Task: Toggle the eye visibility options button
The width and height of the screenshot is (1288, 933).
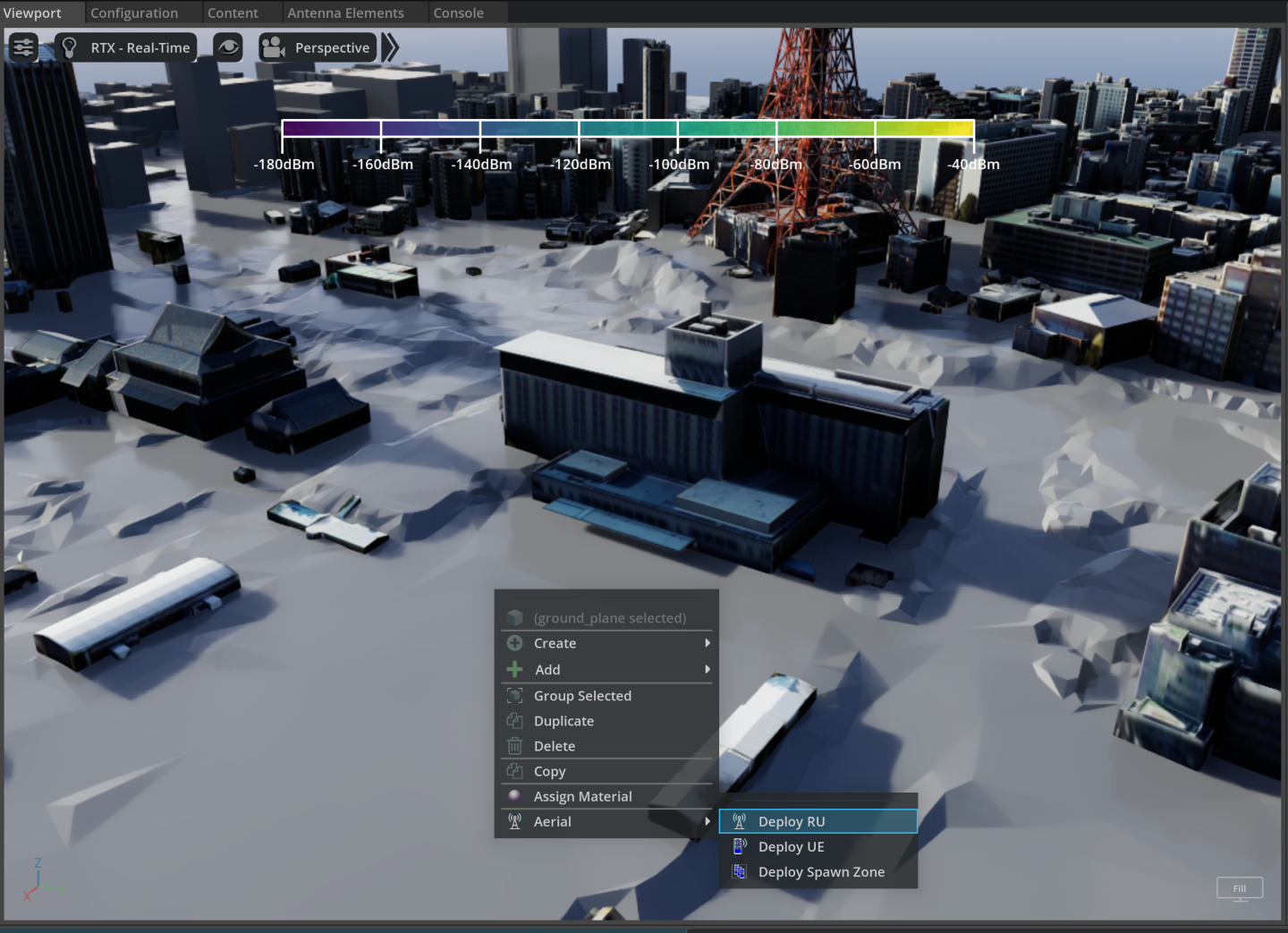Action: [x=229, y=47]
